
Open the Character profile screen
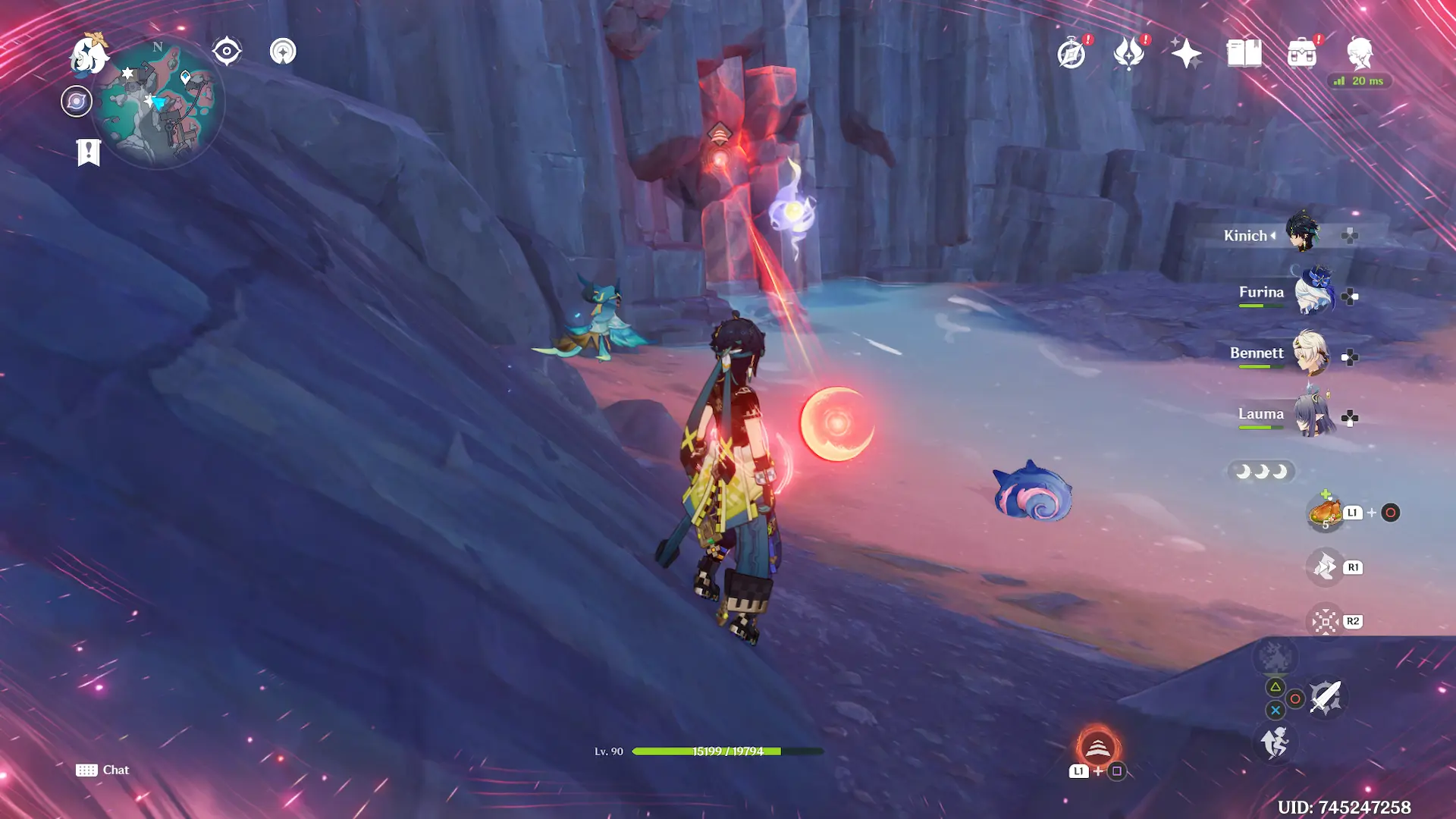point(1360,54)
